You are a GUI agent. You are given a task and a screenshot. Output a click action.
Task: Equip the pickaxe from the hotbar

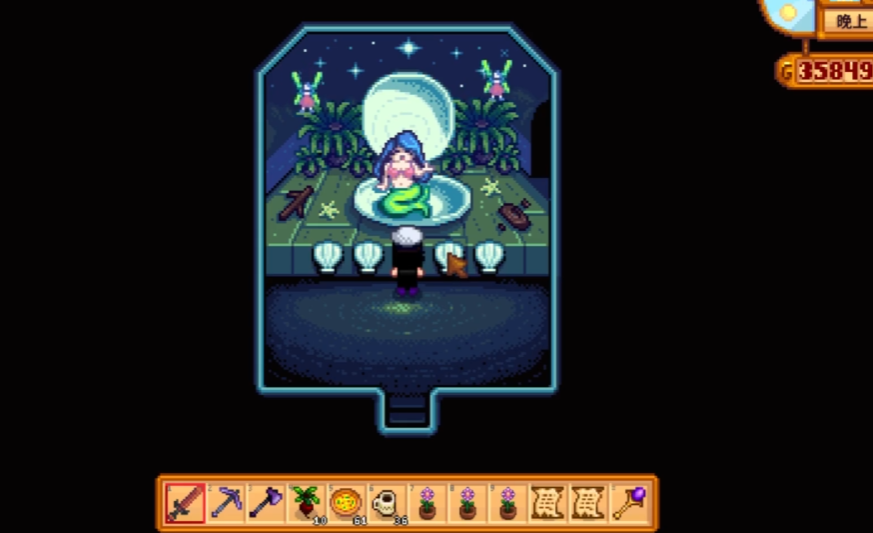226,502
